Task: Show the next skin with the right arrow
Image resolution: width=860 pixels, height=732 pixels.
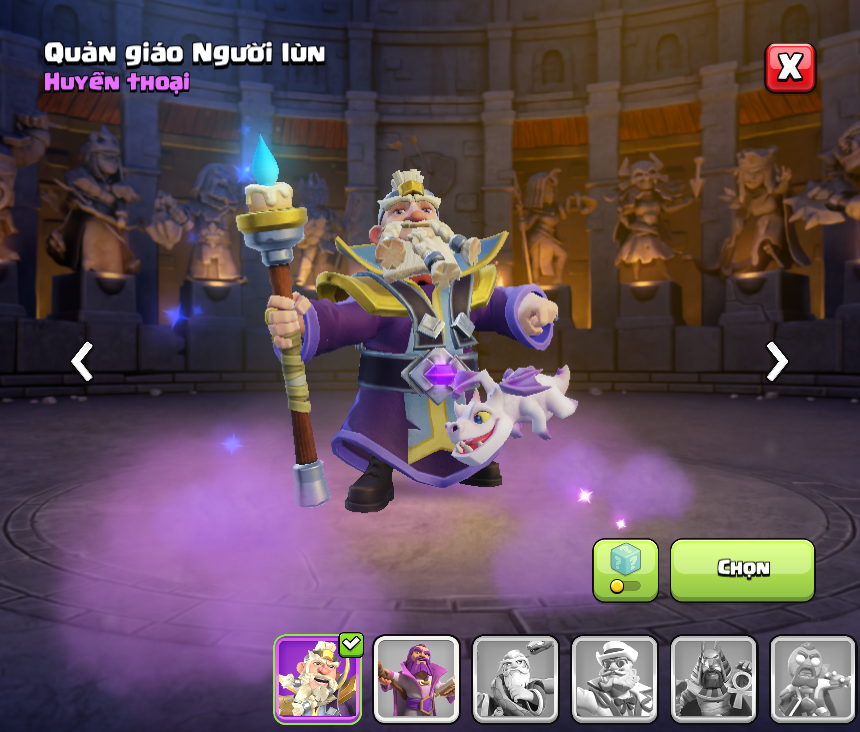Action: (776, 361)
